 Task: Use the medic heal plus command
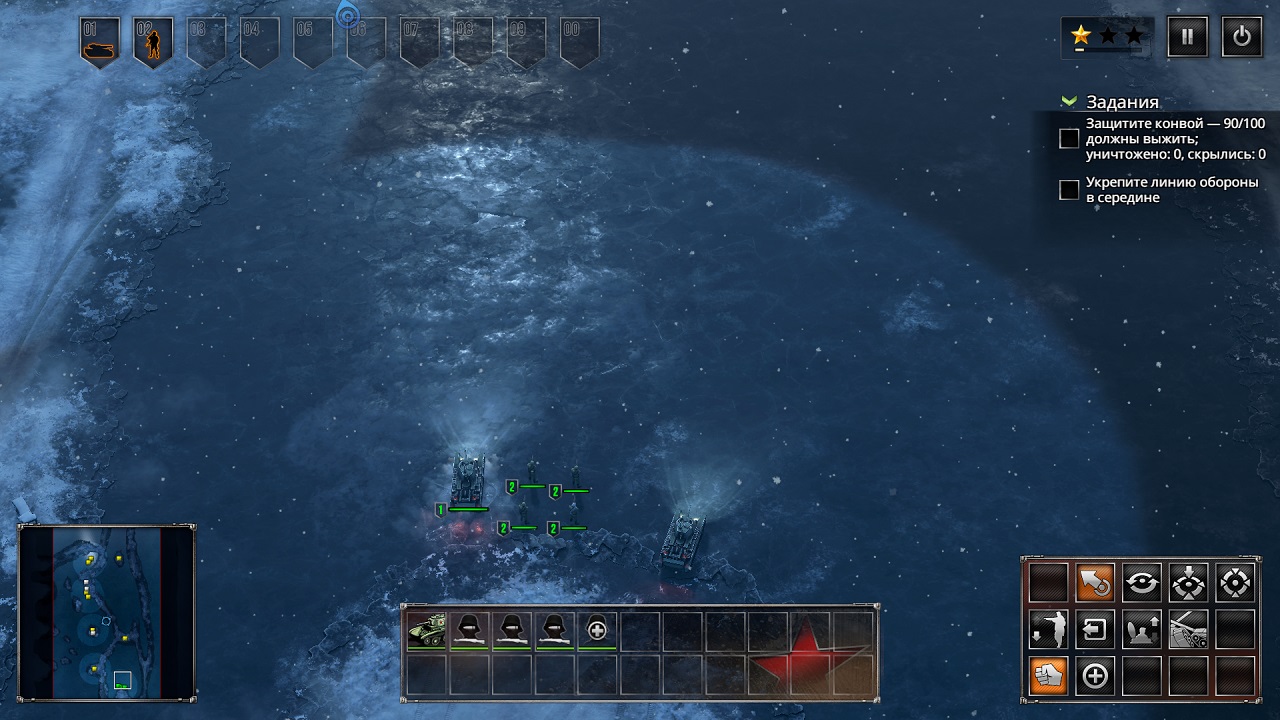[x=1095, y=676]
